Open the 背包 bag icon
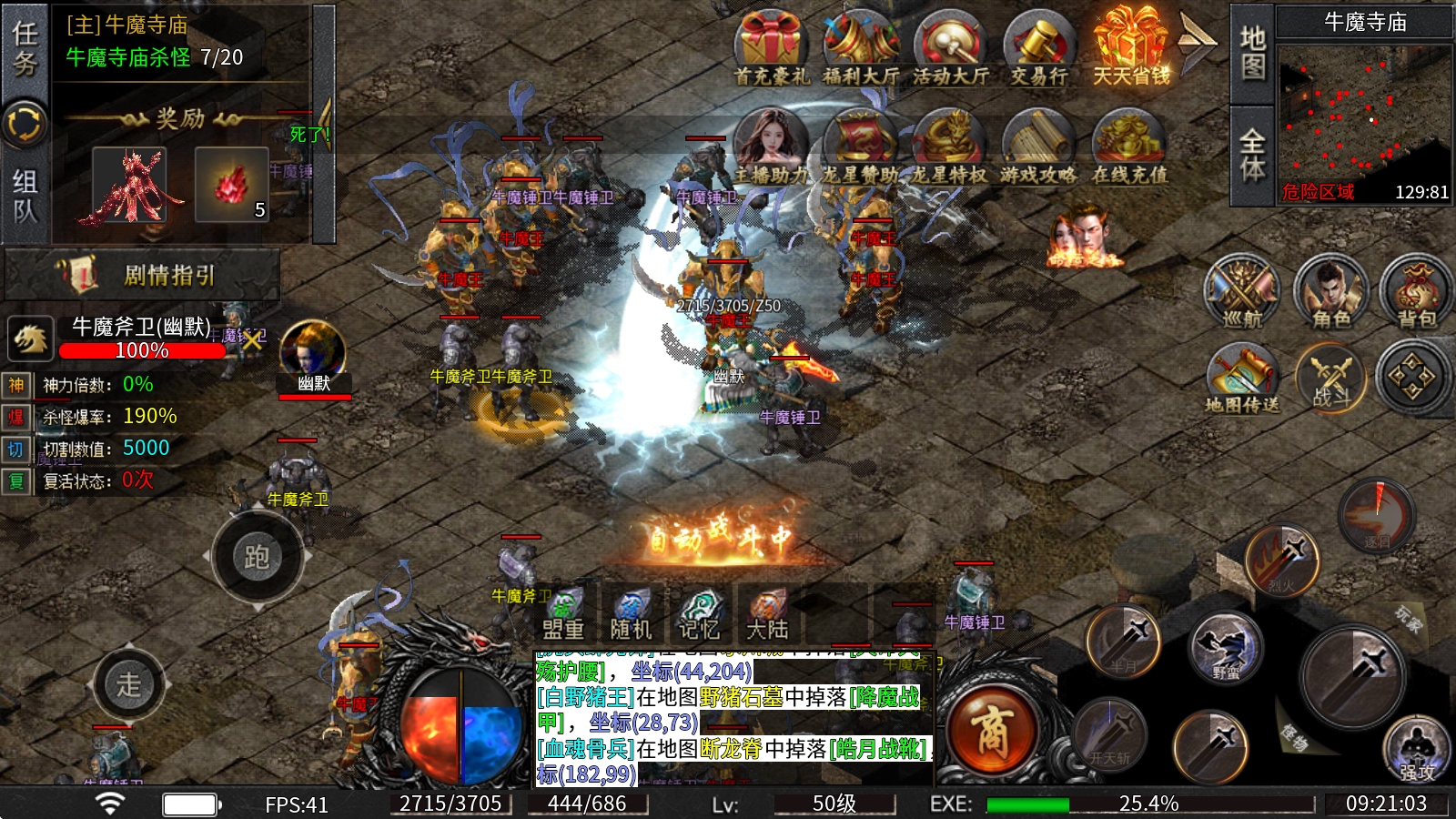This screenshot has height=819, width=1456. pos(1416,291)
